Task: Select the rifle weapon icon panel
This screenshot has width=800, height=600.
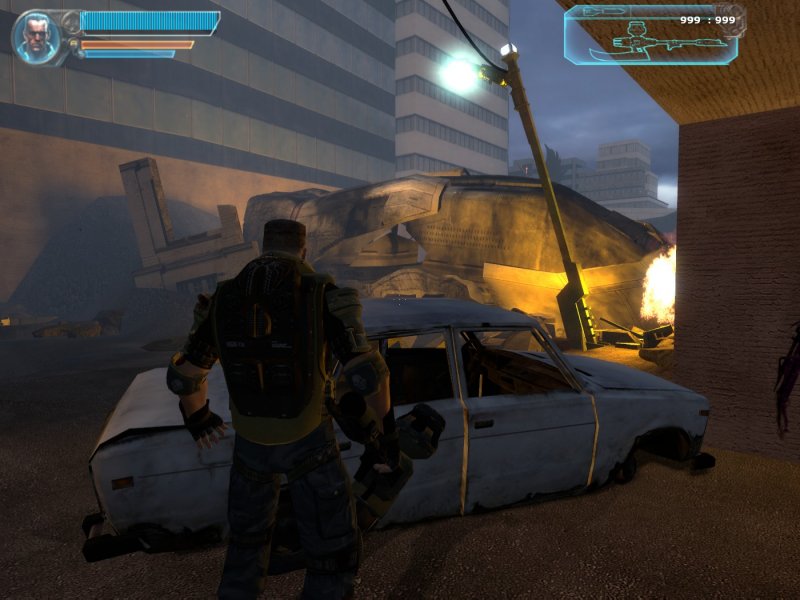Action: click(654, 37)
